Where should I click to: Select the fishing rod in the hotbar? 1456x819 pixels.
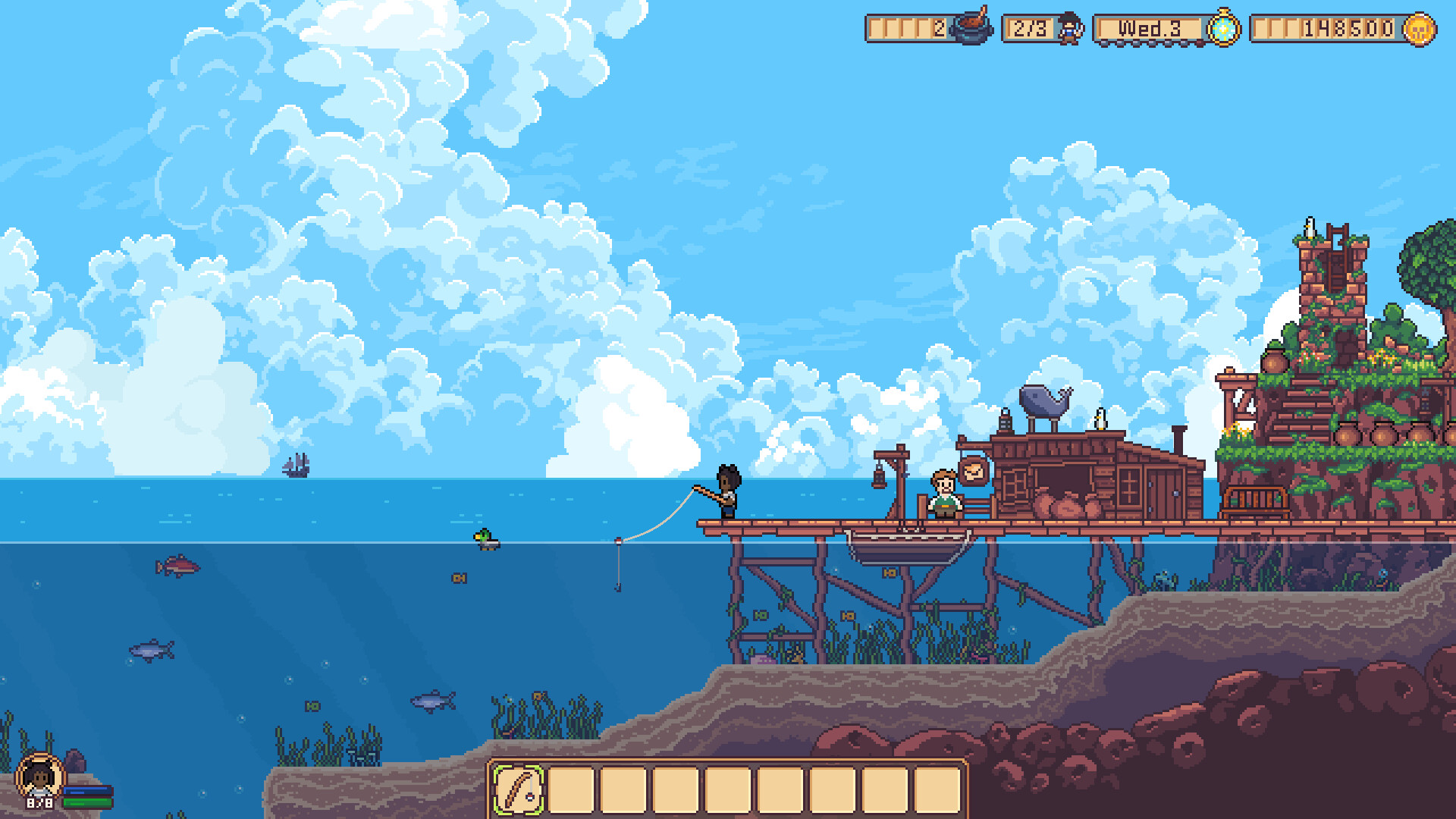520,786
